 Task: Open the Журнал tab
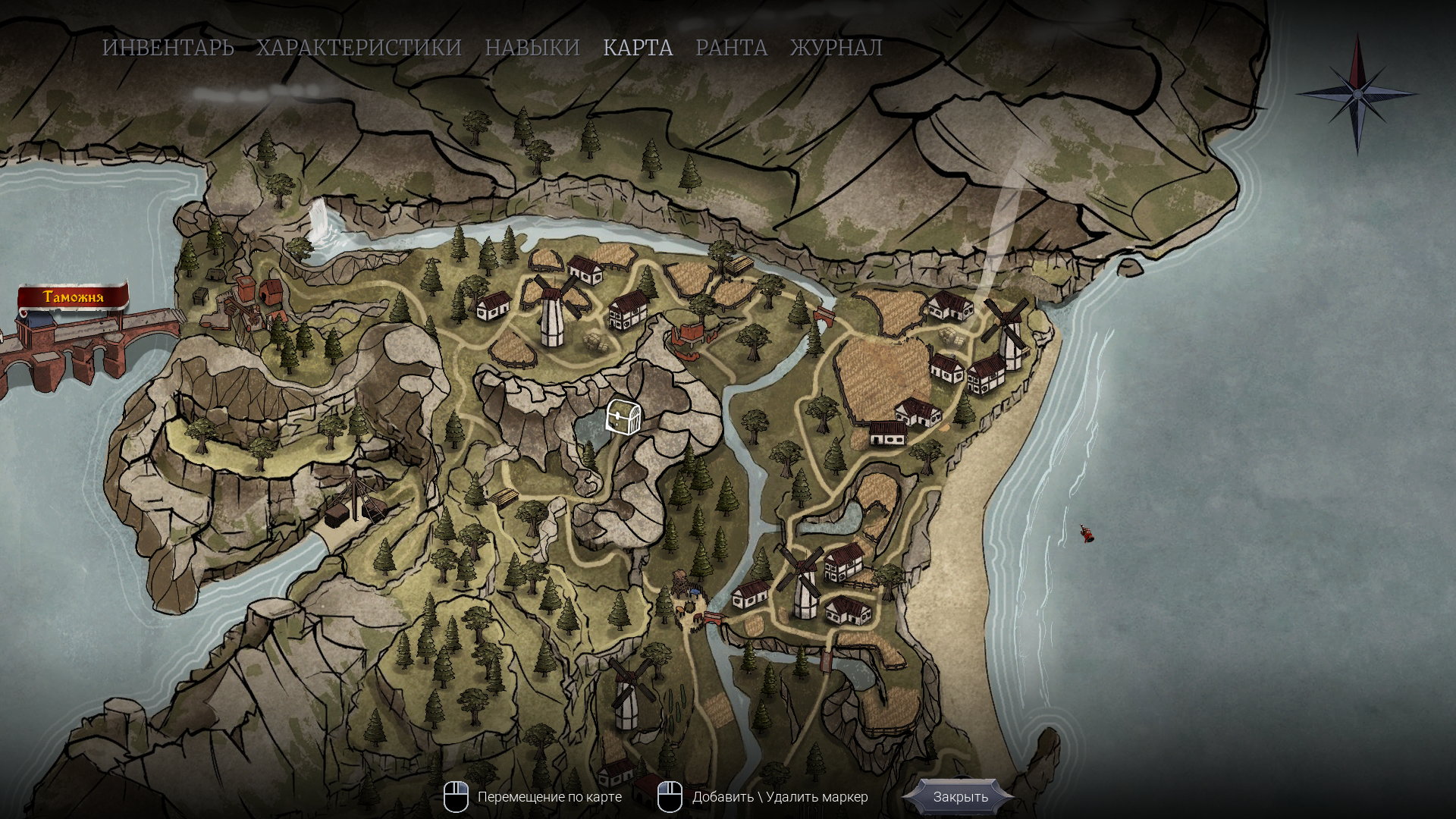836,47
